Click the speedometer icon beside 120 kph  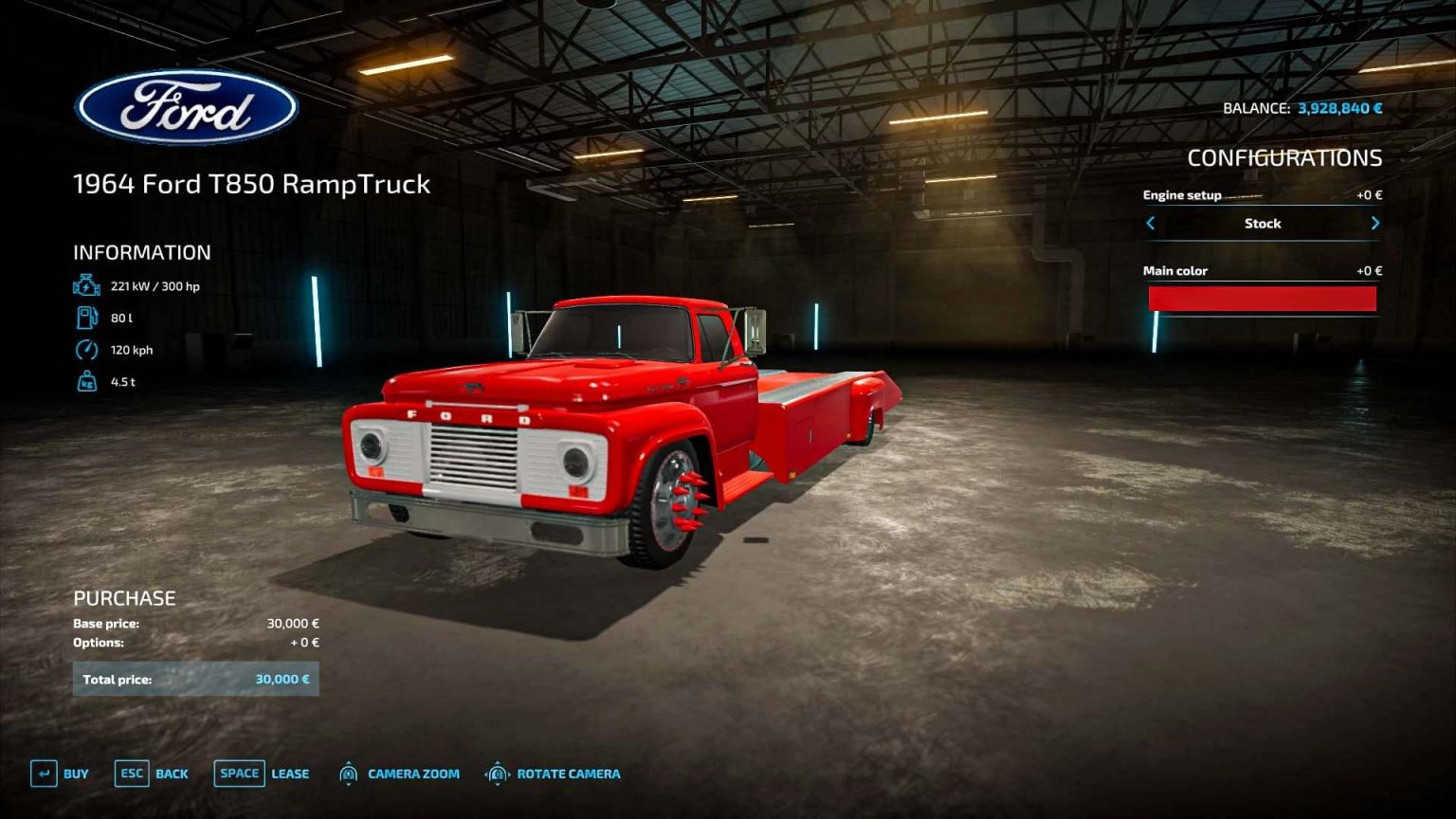pos(86,349)
